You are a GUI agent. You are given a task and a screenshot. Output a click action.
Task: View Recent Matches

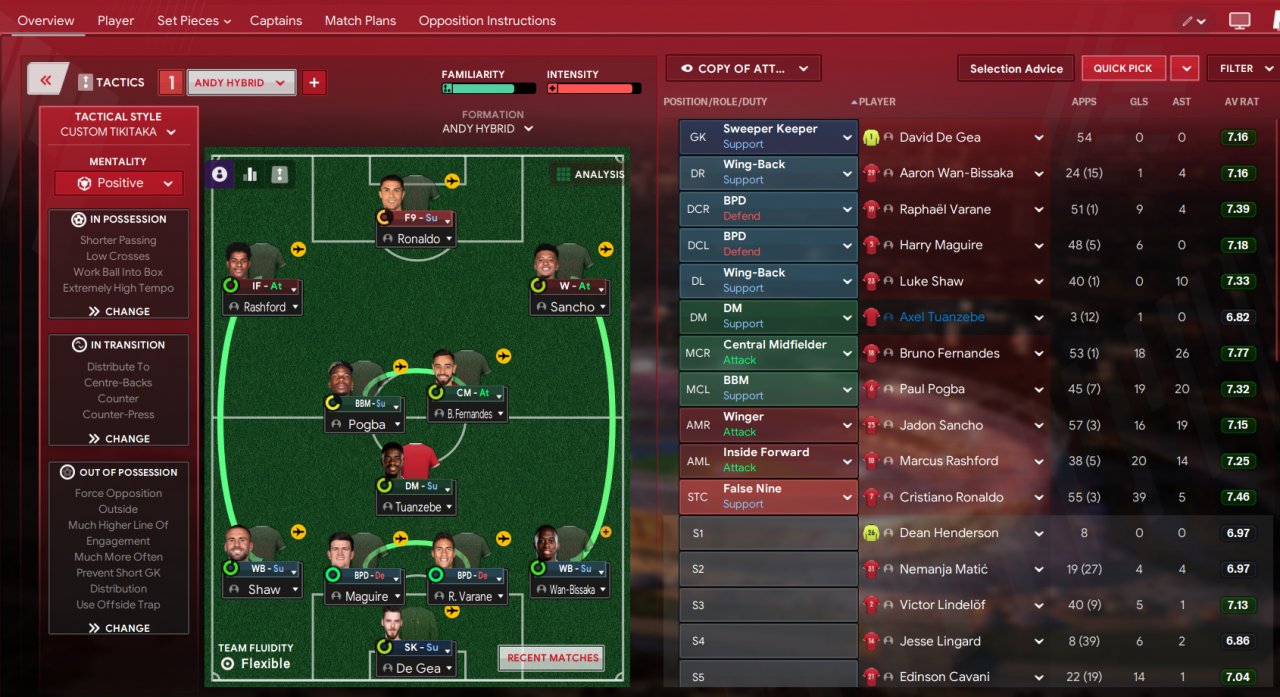click(x=552, y=657)
